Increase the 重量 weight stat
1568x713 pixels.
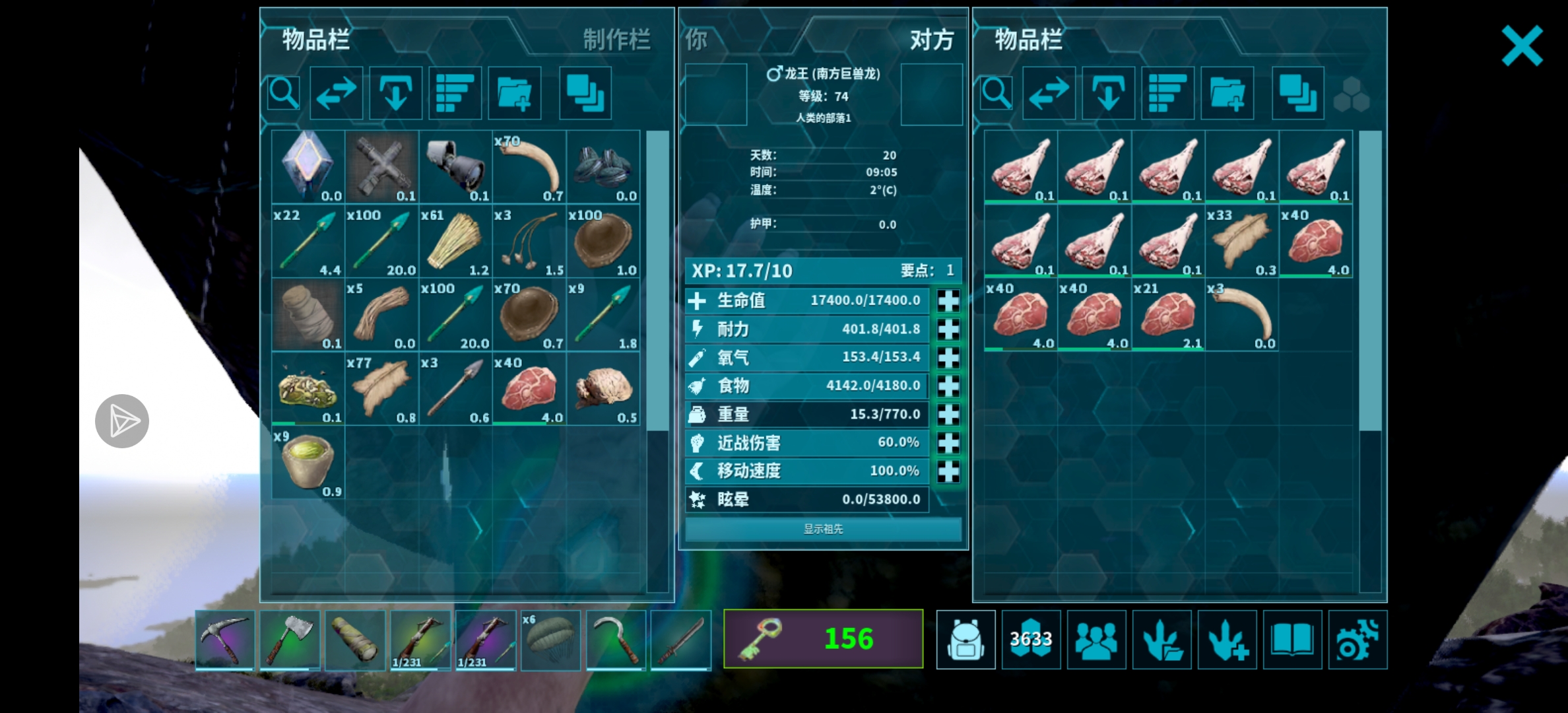pos(948,415)
